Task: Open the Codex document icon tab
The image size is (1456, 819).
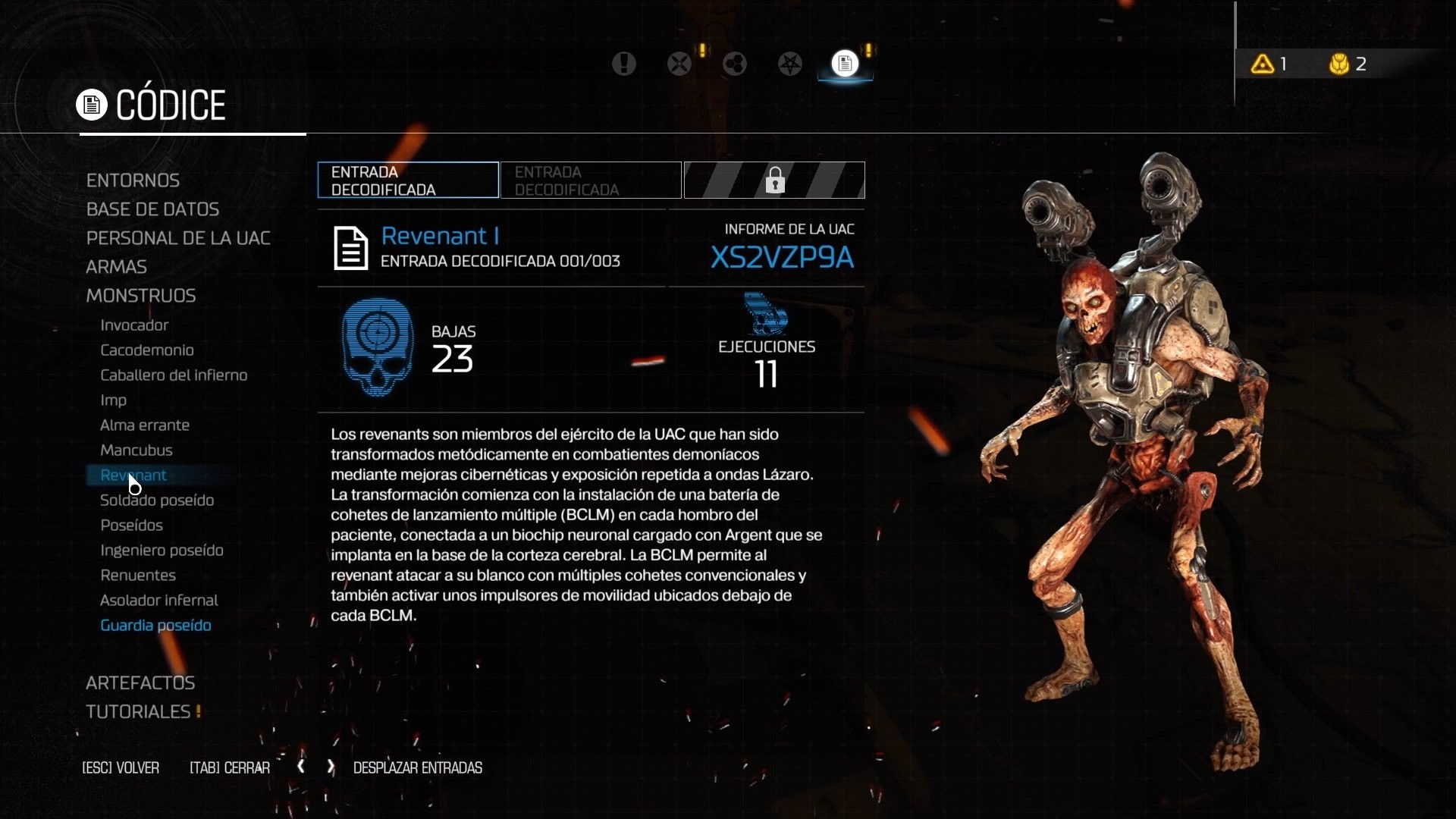Action: point(845,64)
